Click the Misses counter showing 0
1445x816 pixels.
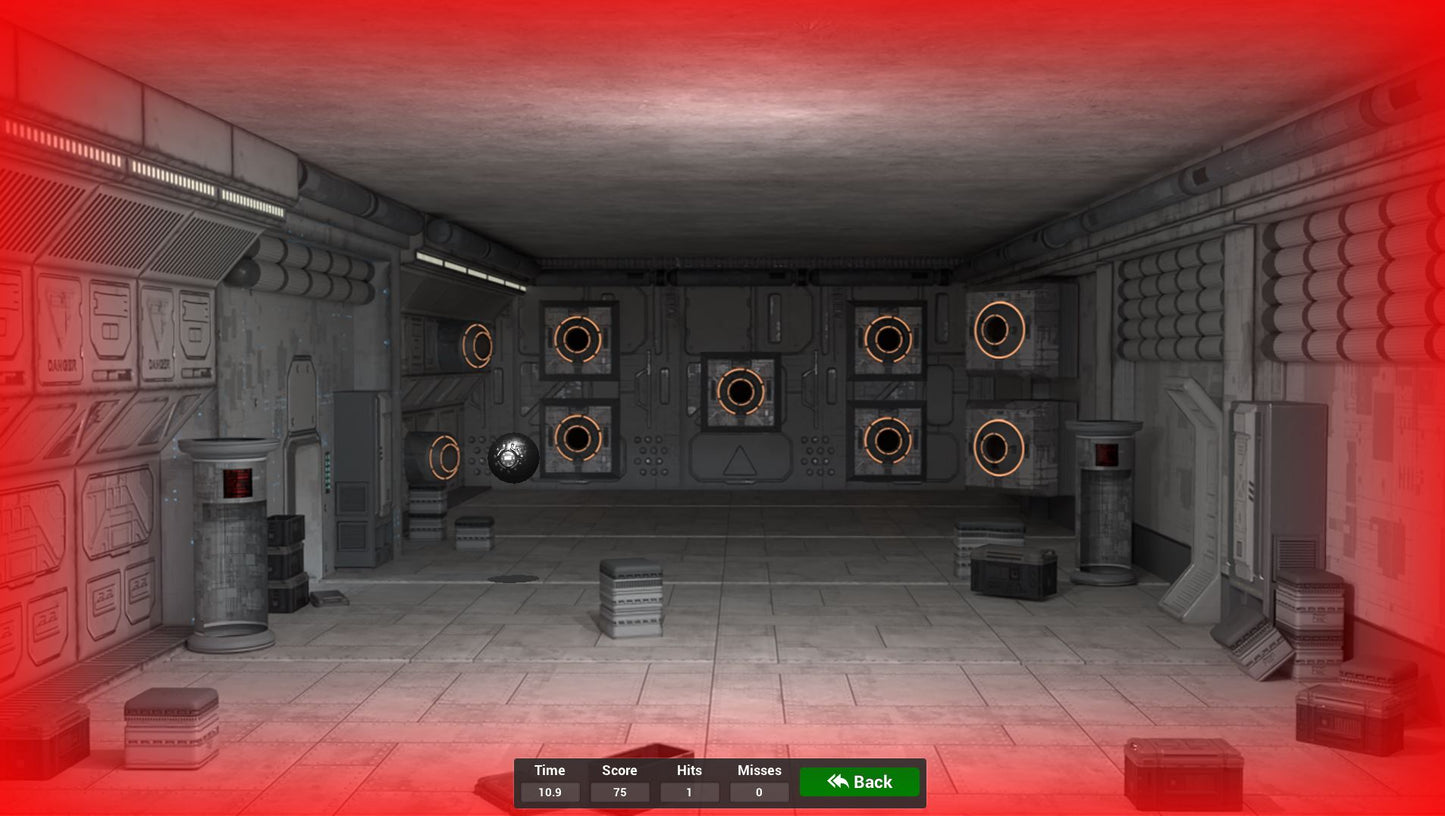759,792
